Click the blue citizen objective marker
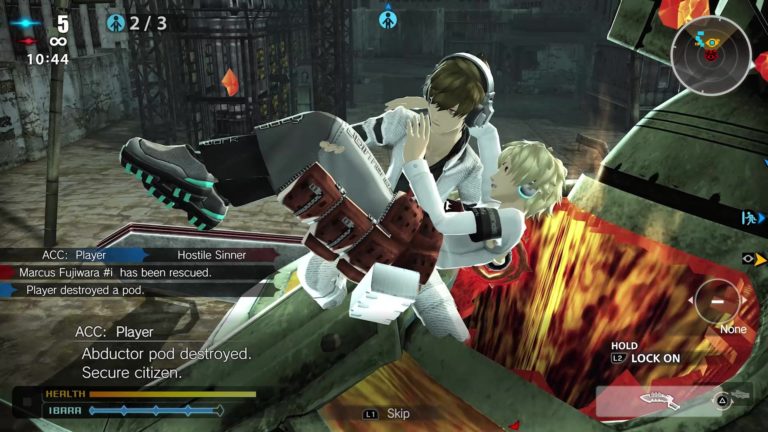 tap(386, 17)
